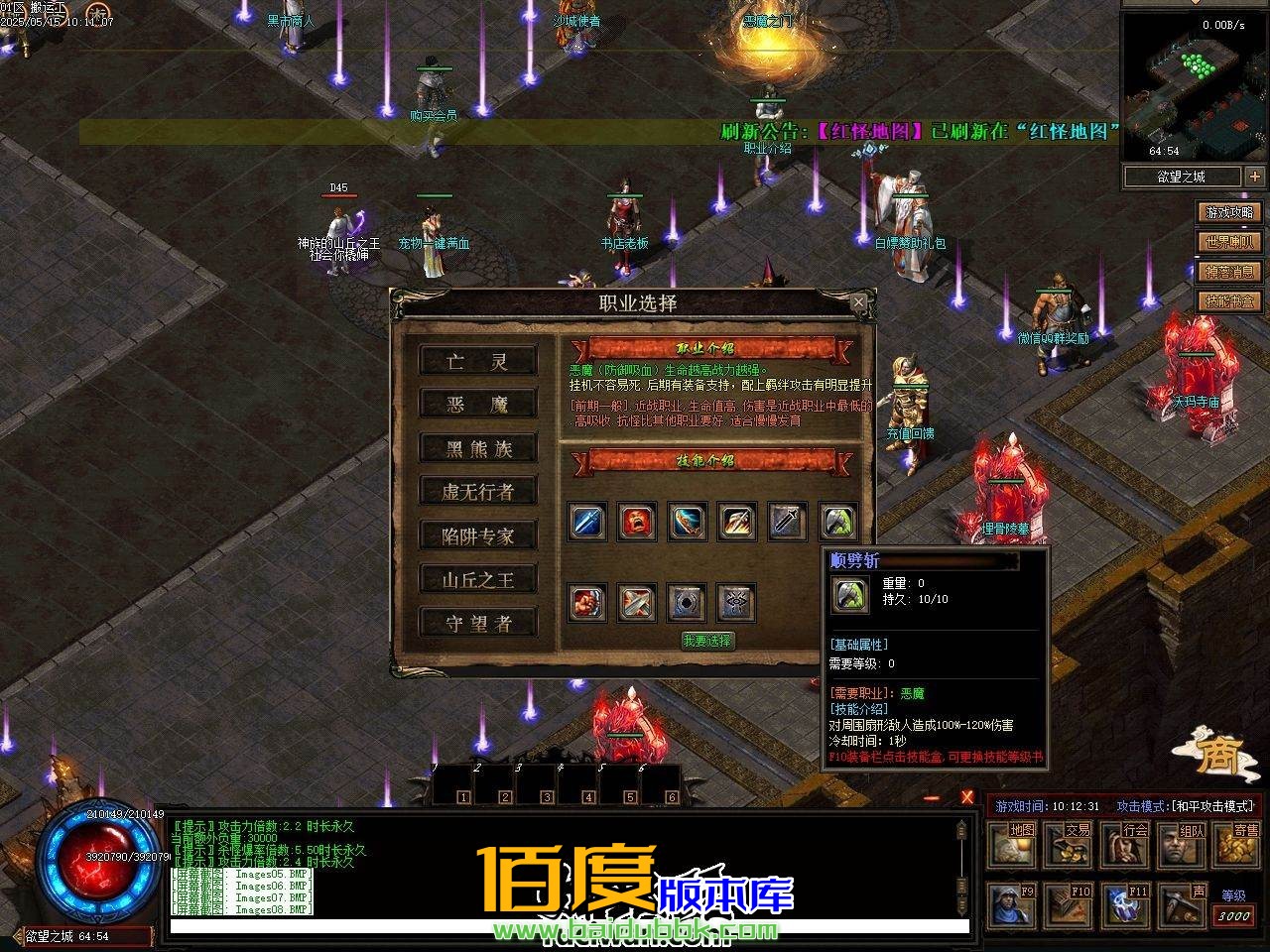Collapse the chat panel with the red X
1270x952 pixels.
click(967, 797)
